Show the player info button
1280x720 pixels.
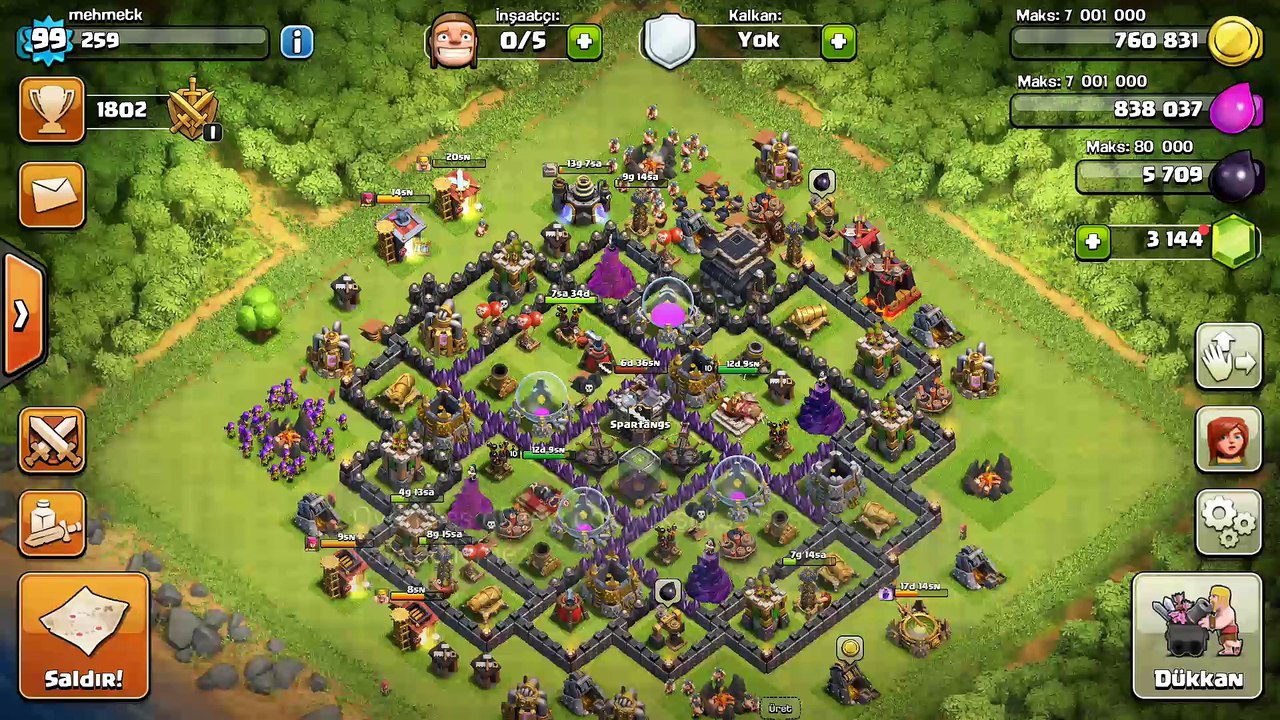[x=296, y=41]
